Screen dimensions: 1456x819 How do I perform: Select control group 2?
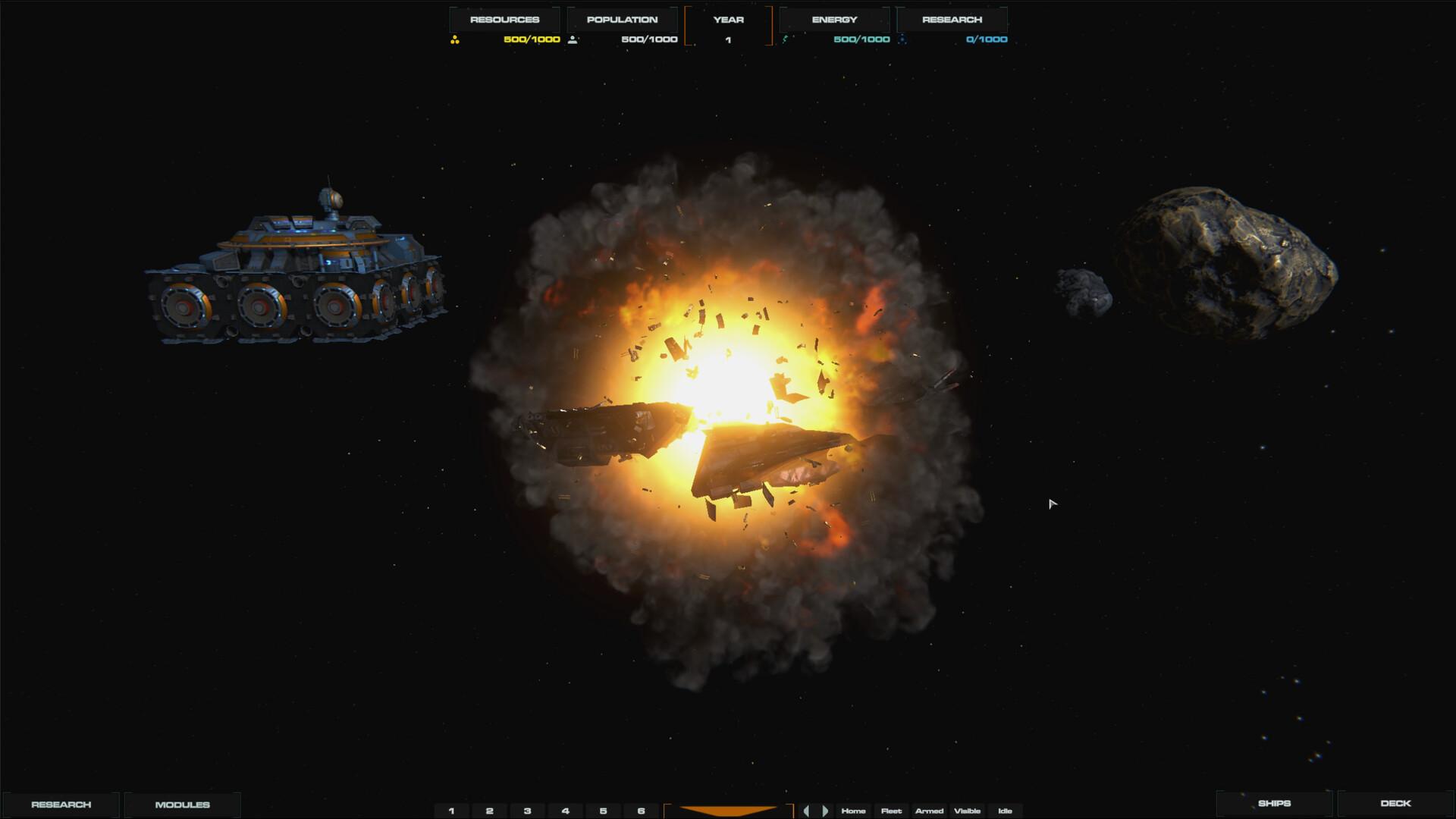(490, 811)
